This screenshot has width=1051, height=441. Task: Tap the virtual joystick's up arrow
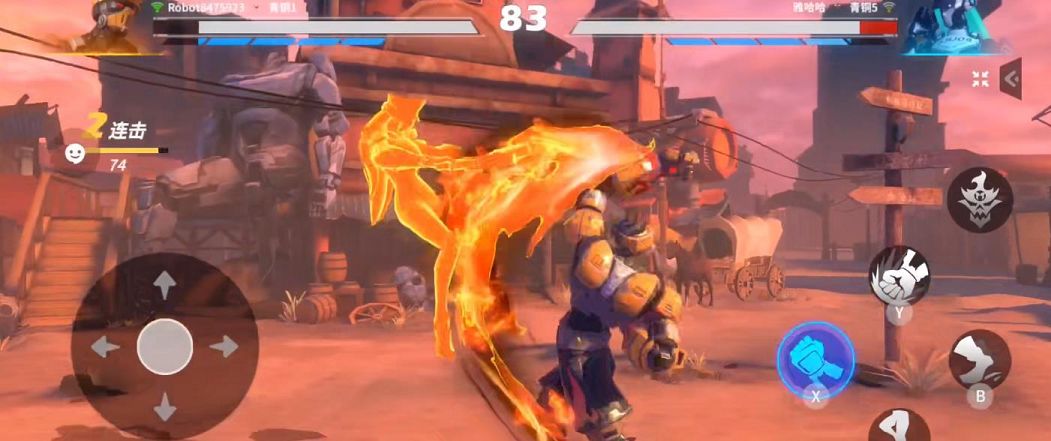164,285
